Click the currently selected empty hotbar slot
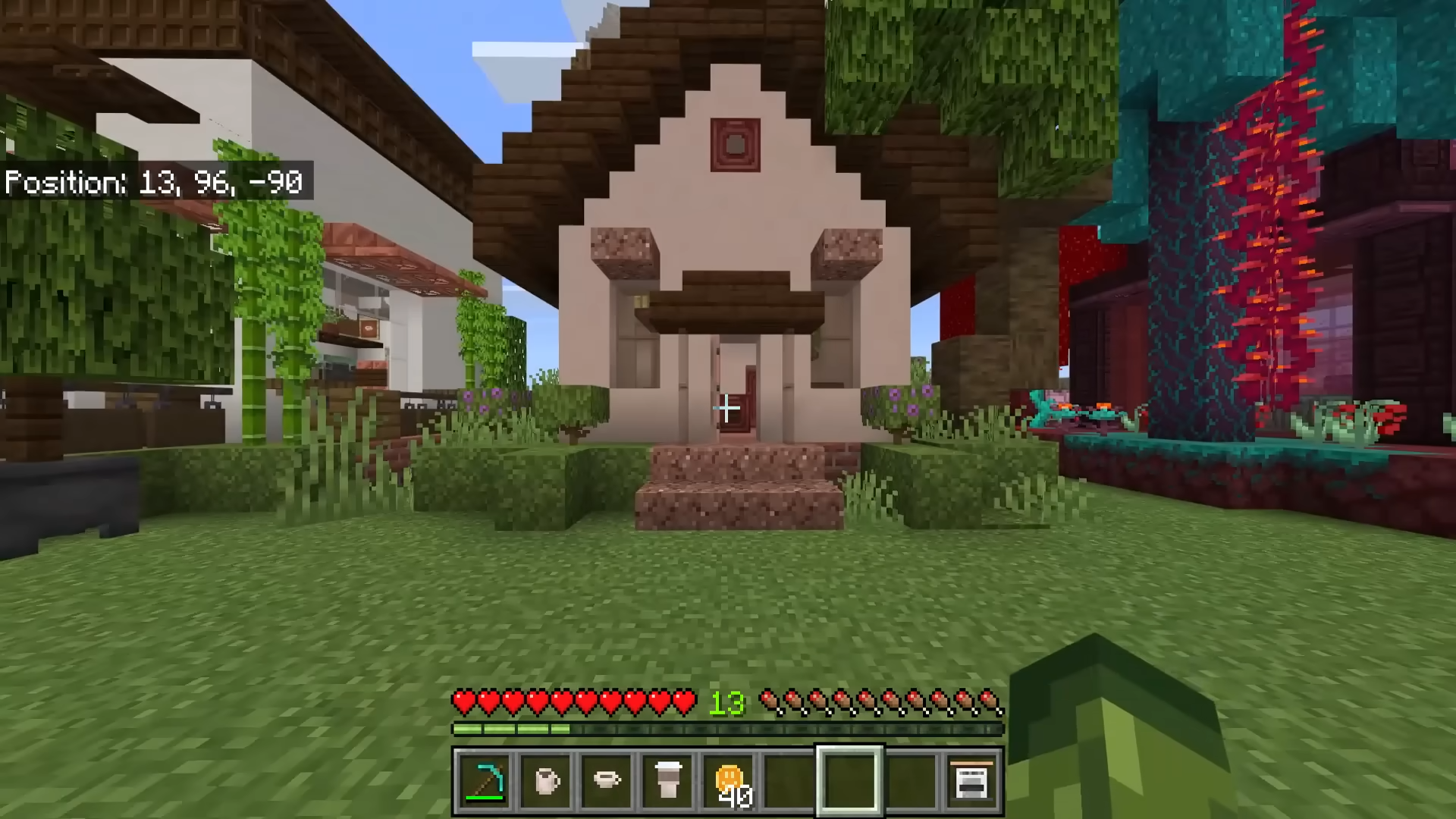1456x819 pixels. click(x=851, y=779)
